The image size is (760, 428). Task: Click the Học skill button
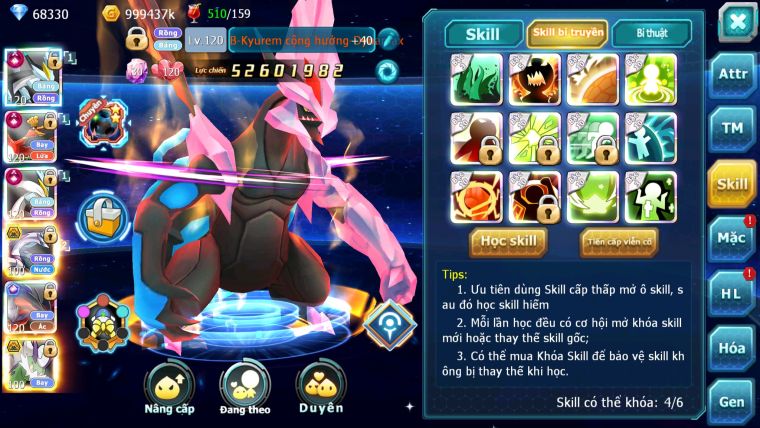point(509,241)
